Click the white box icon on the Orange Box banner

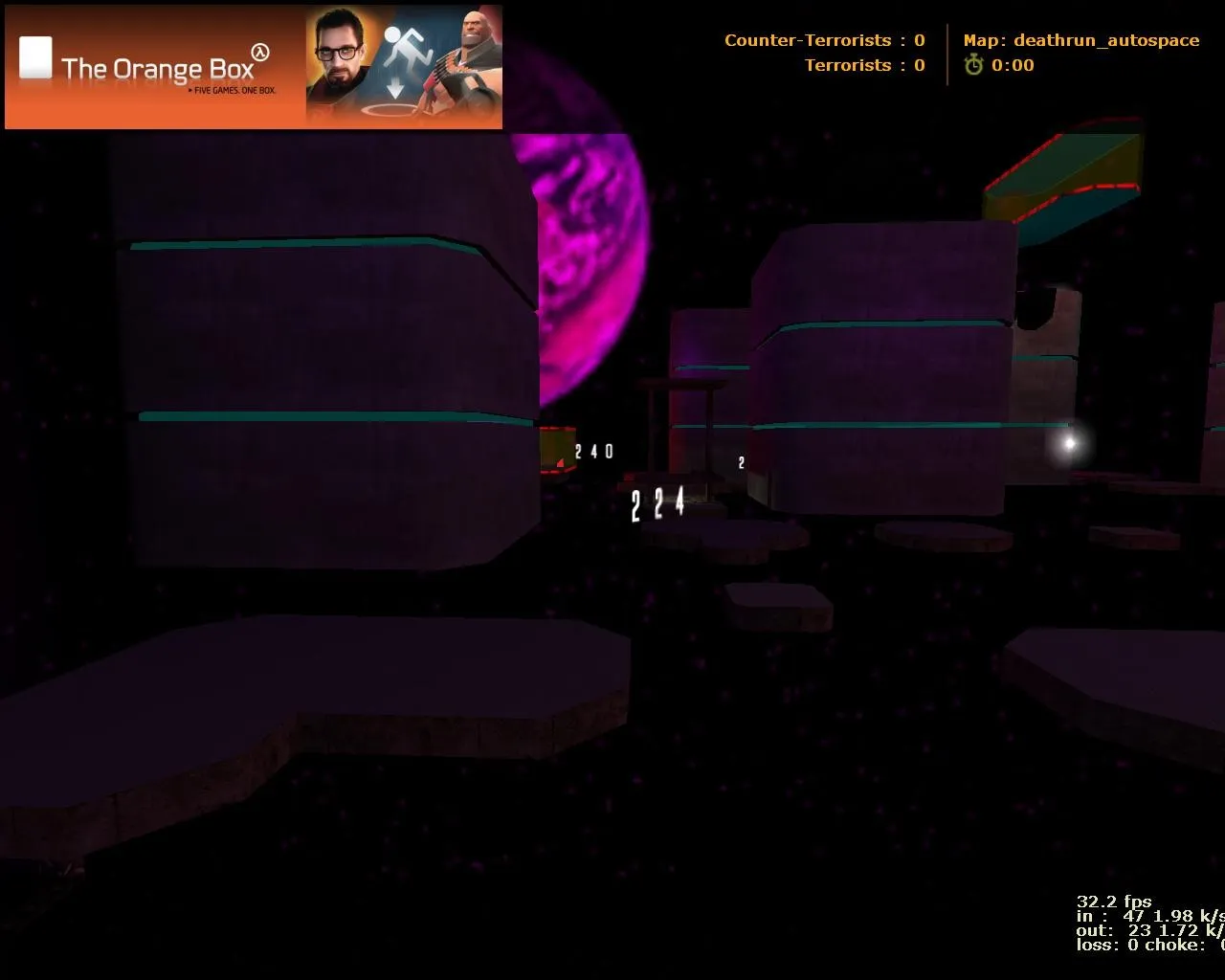pyautogui.click(x=34, y=56)
